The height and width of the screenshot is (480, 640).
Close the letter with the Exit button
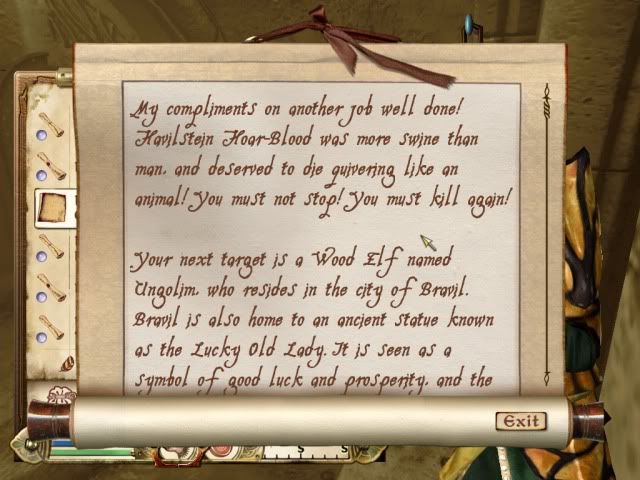tap(520, 420)
